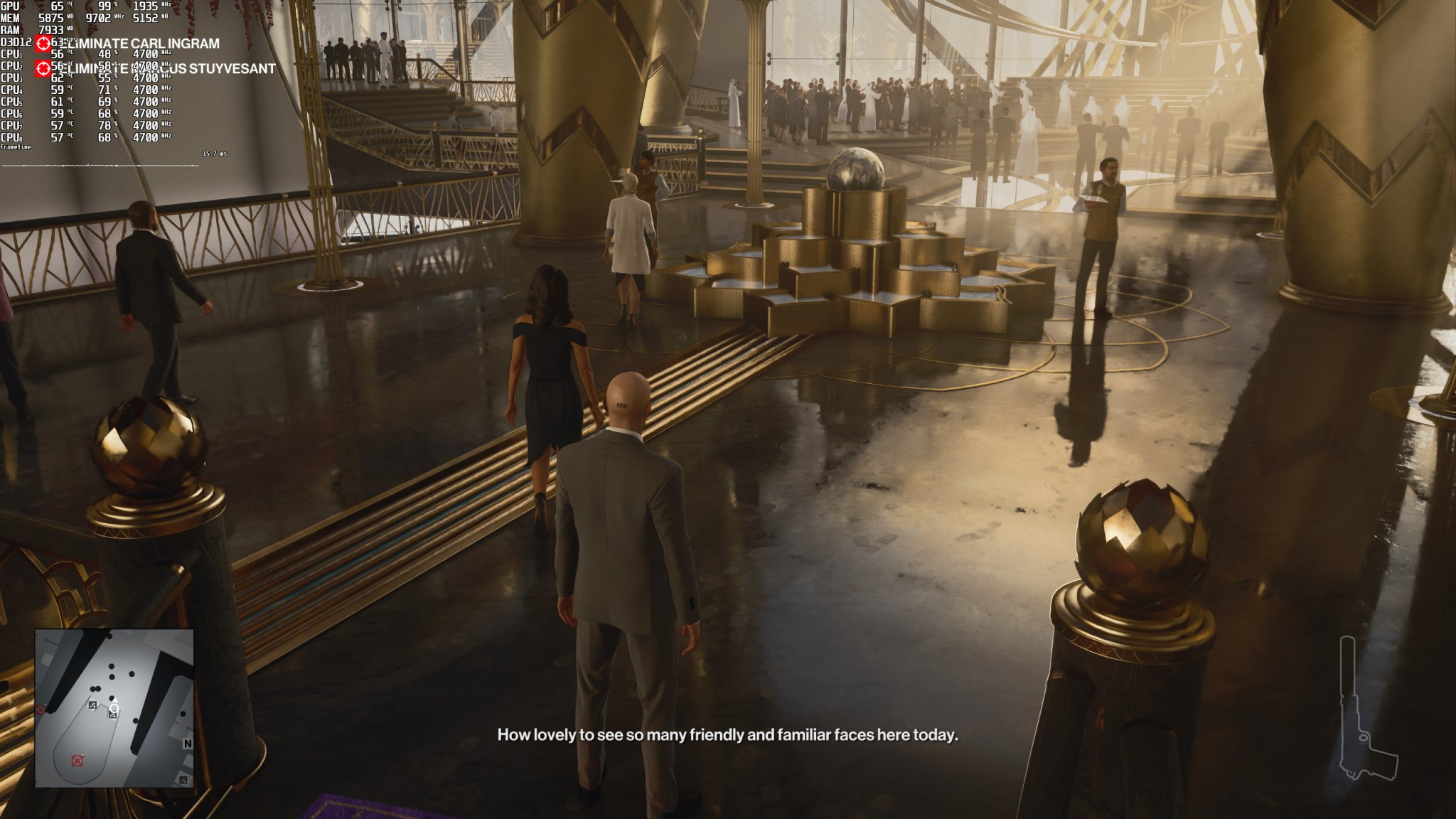Click the upper staircase icon on the minimap
The height and width of the screenshot is (819, 1456).
92,705
